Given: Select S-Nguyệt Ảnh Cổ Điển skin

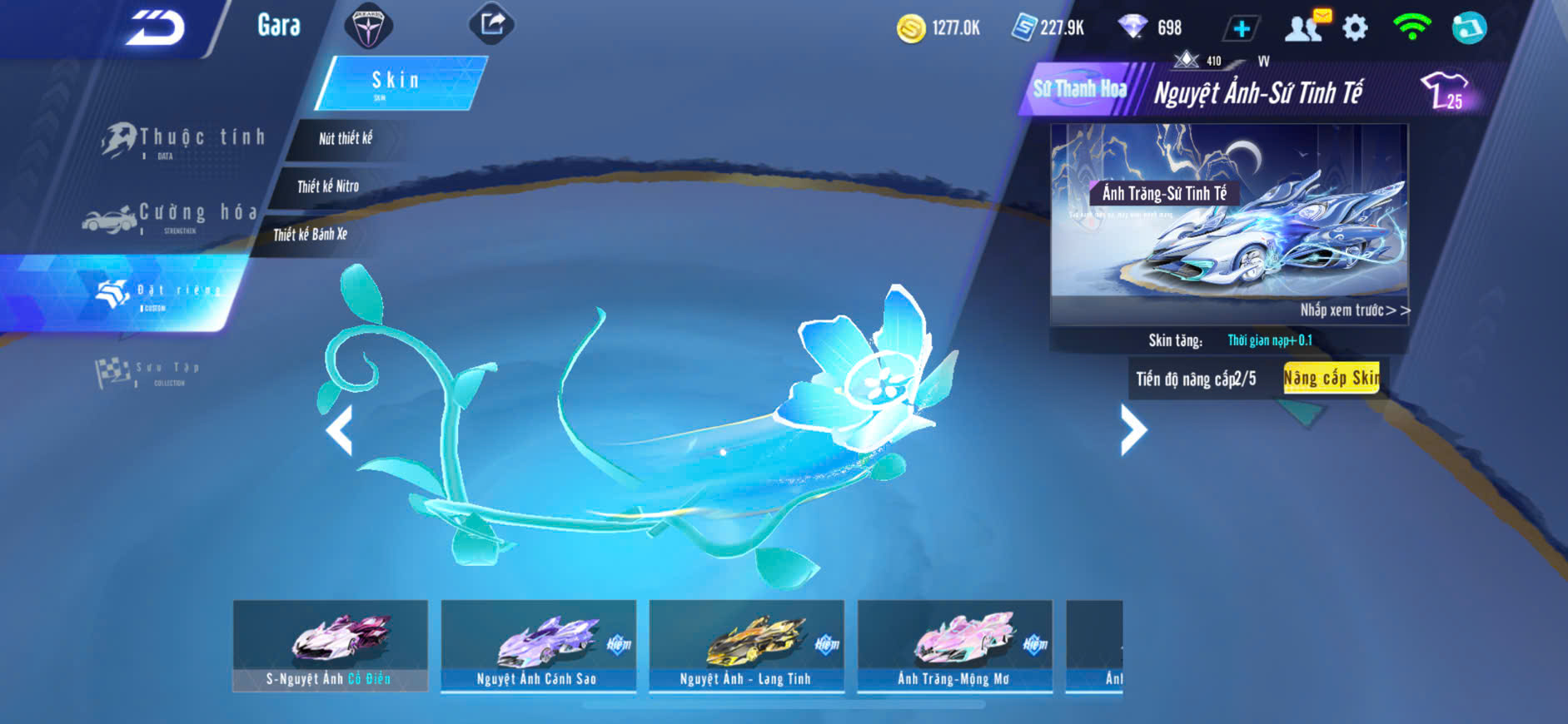Looking at the screenshot, I should click(331, 646).
